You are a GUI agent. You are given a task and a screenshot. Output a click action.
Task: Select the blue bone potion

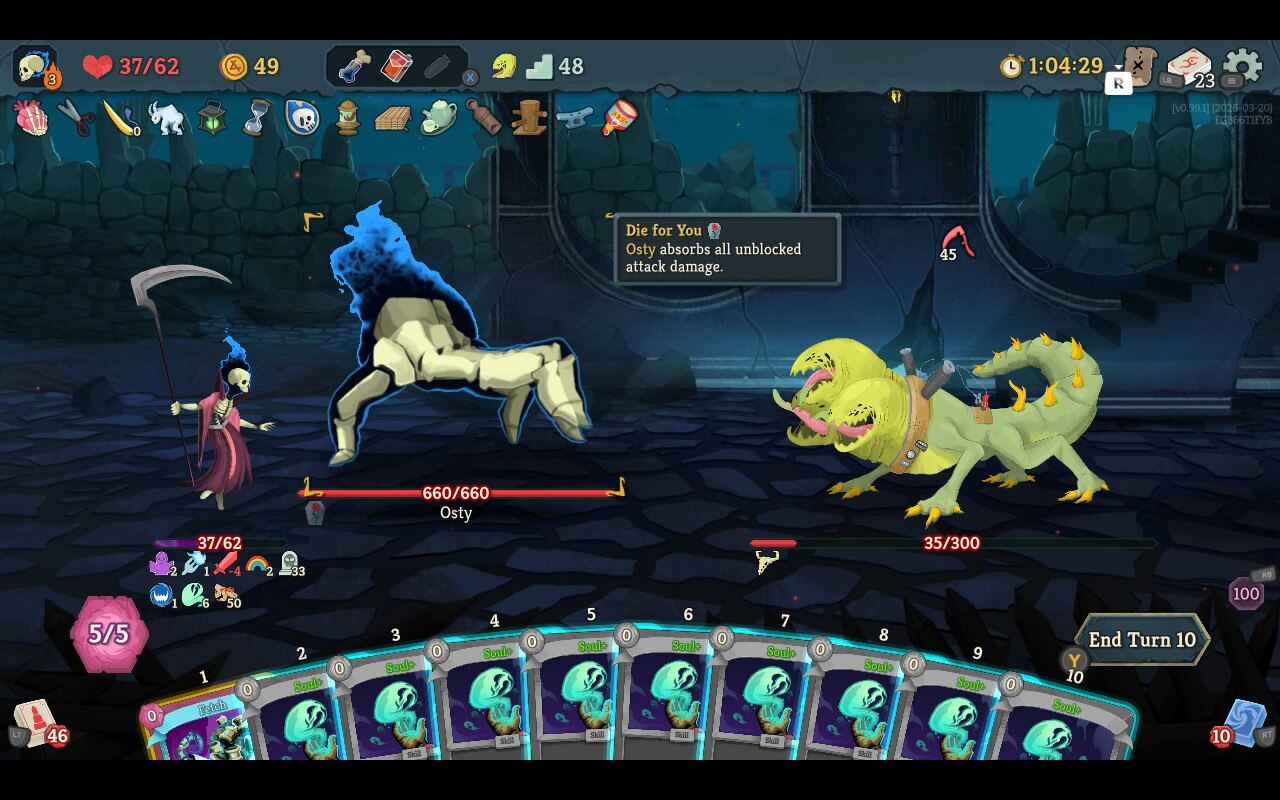pos(353,67)
